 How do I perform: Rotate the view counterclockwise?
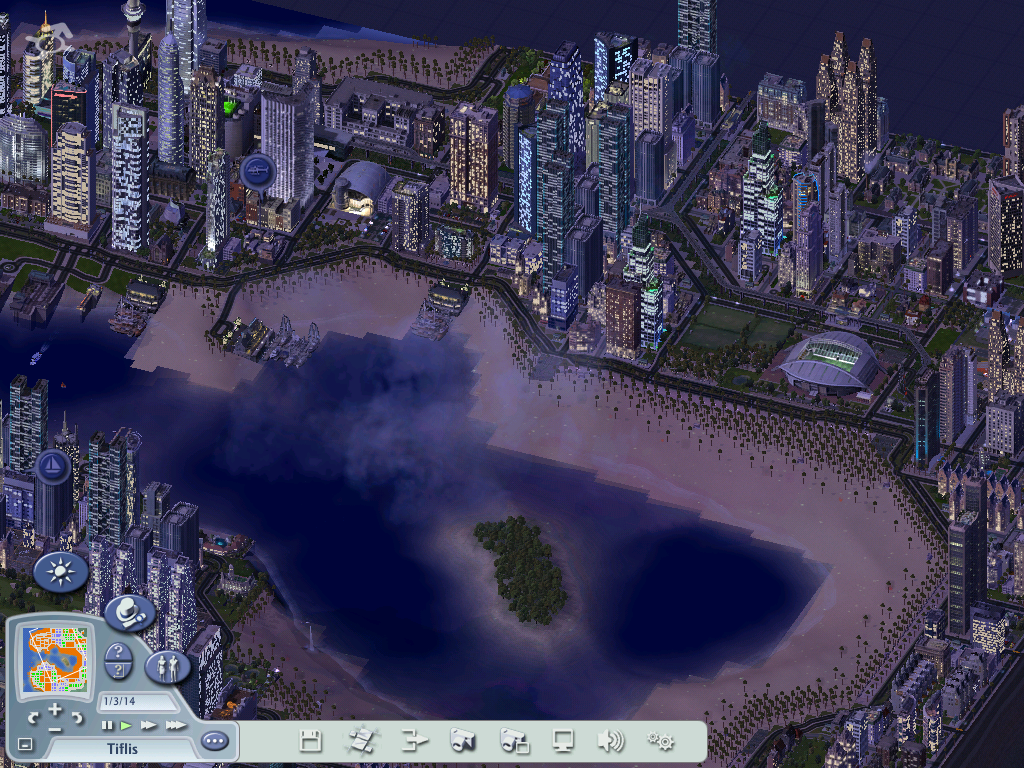33,719
